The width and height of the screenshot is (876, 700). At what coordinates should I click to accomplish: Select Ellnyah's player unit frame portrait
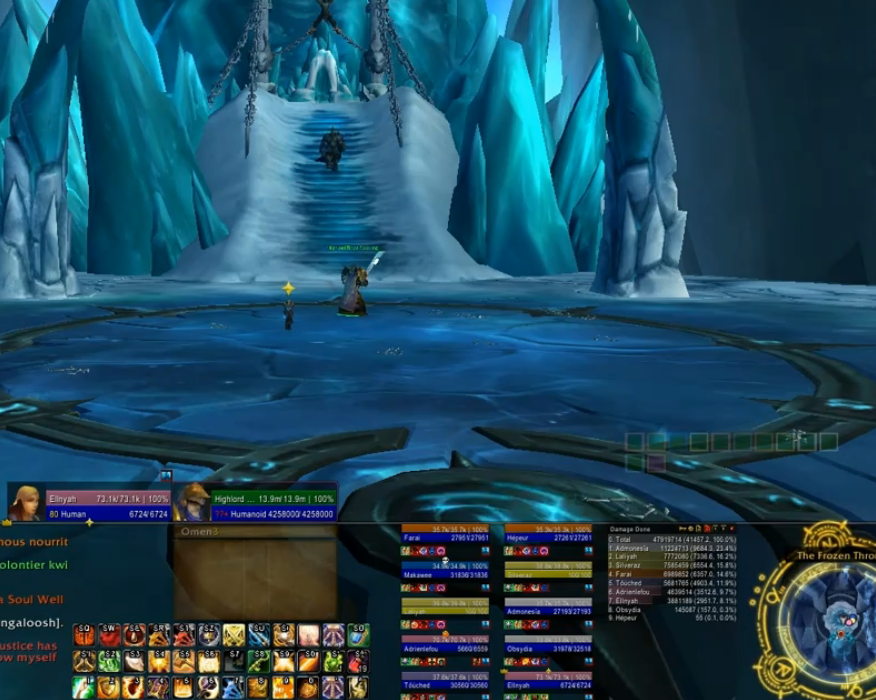tap(25, 502)
